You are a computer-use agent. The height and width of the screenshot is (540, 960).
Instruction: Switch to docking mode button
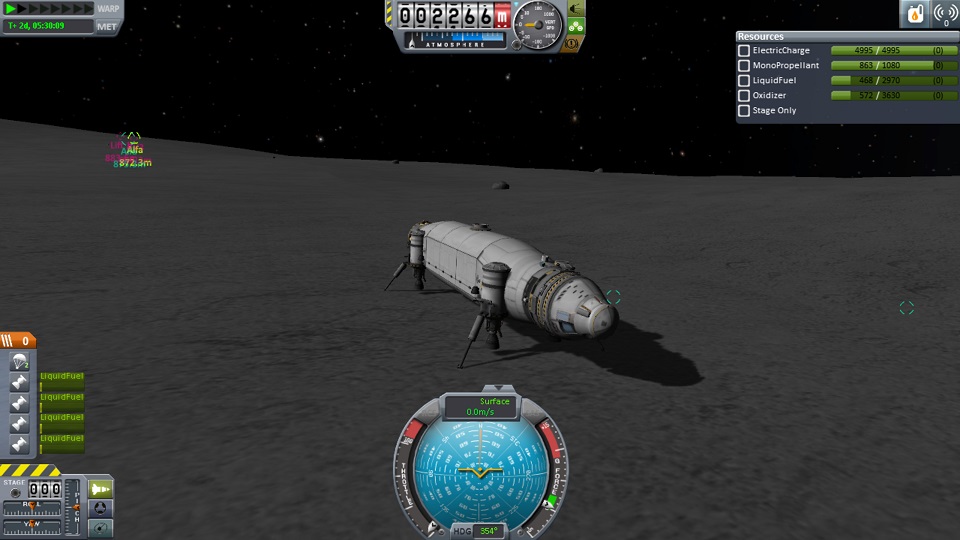[101, 508]
